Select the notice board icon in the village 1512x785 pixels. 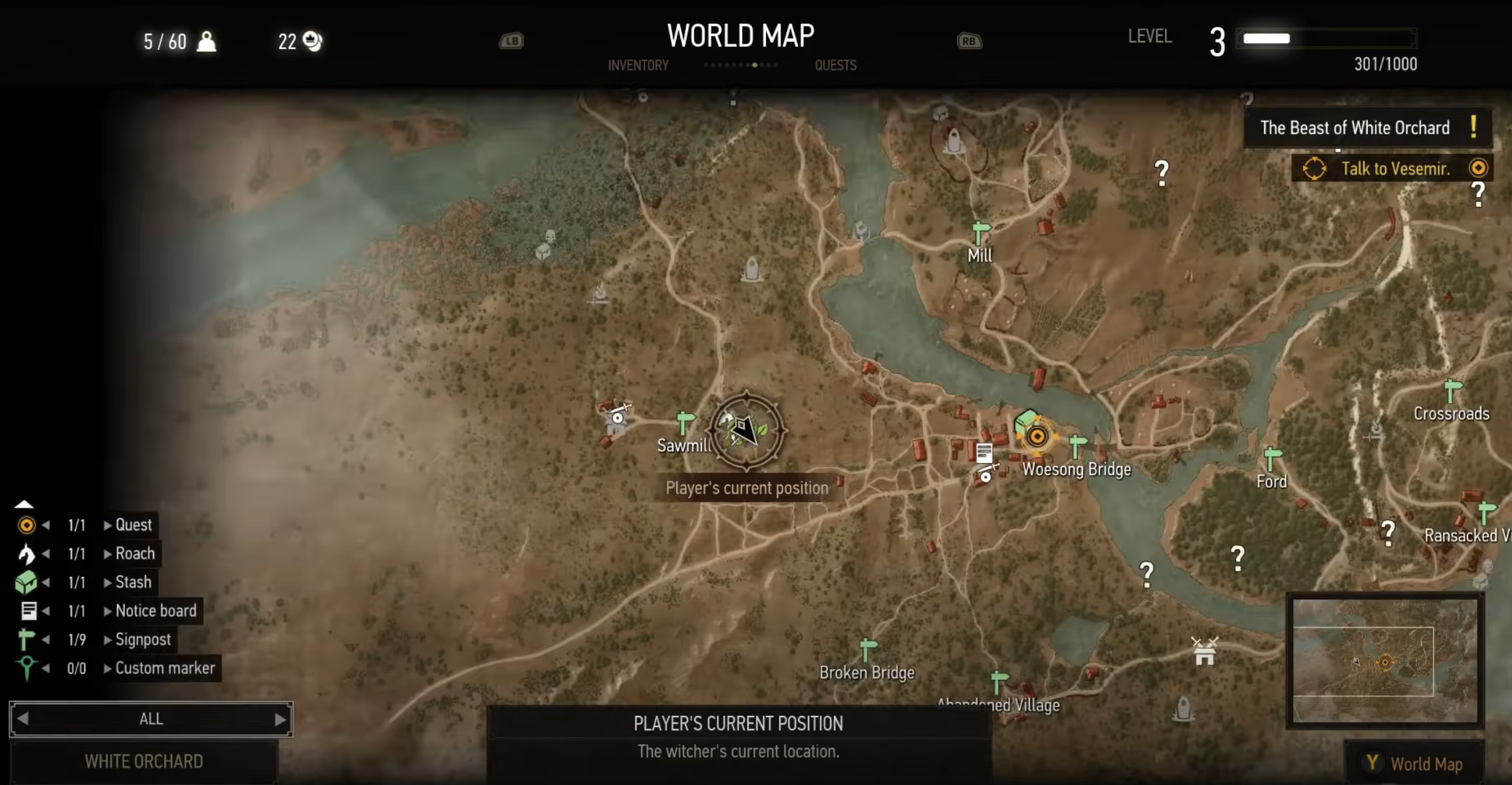pos(984,452)
